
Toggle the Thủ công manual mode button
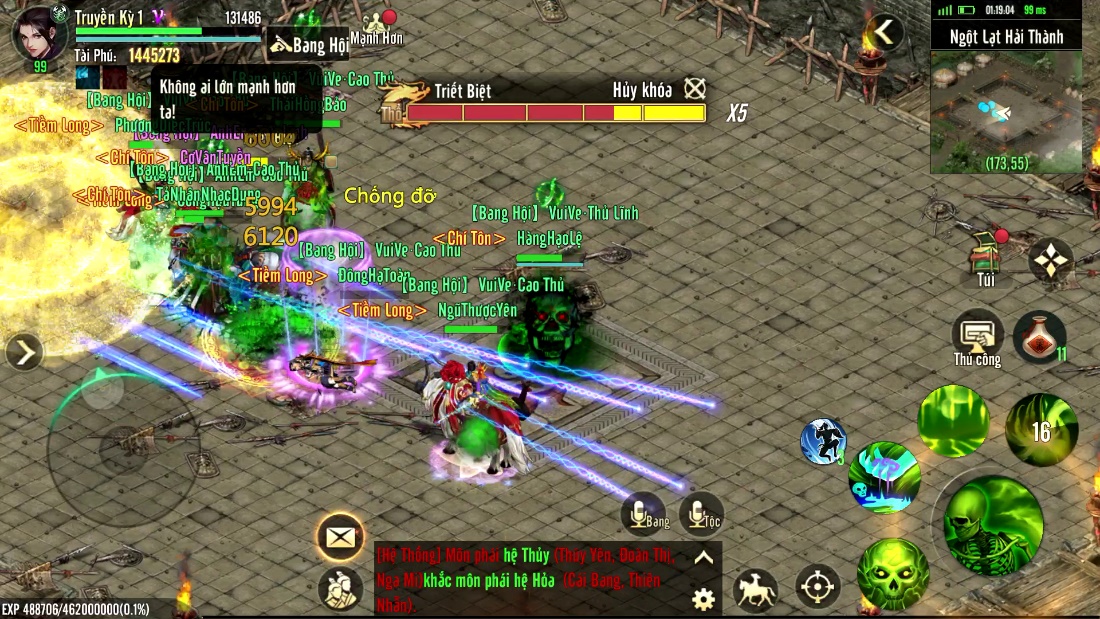977,337
